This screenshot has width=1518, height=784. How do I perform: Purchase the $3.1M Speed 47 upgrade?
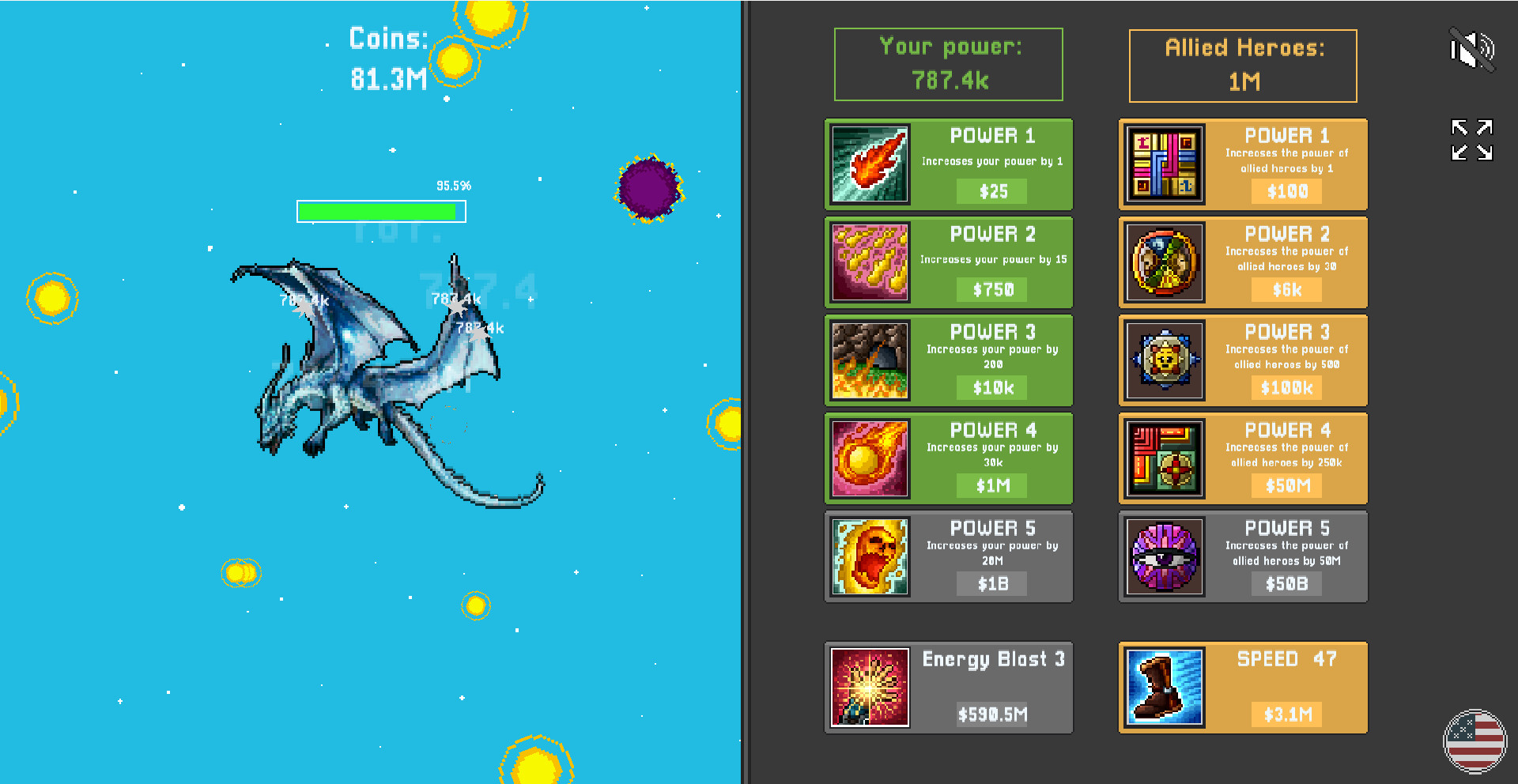(x=1286, y=714)
